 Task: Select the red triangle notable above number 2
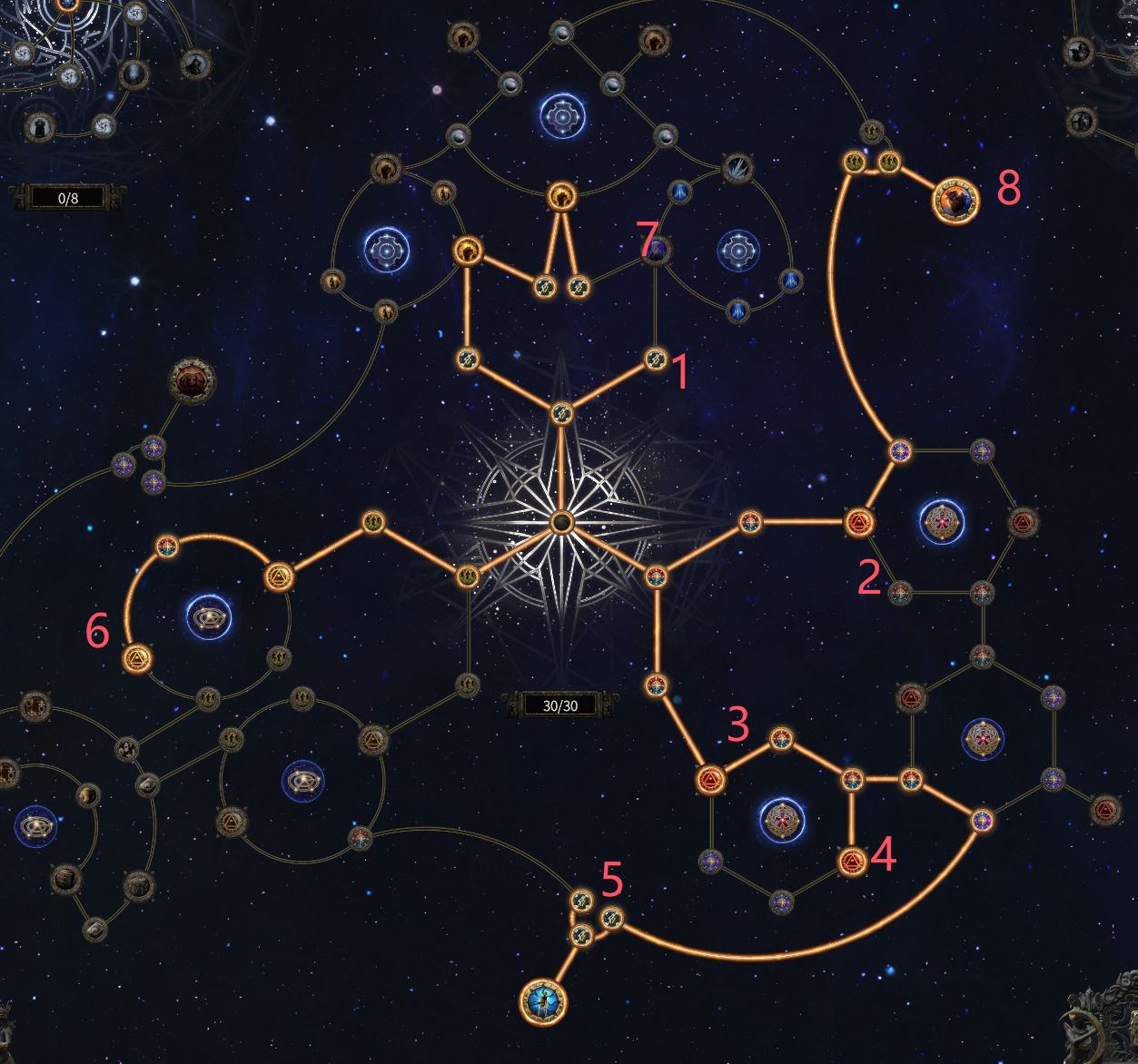(858, 522)
